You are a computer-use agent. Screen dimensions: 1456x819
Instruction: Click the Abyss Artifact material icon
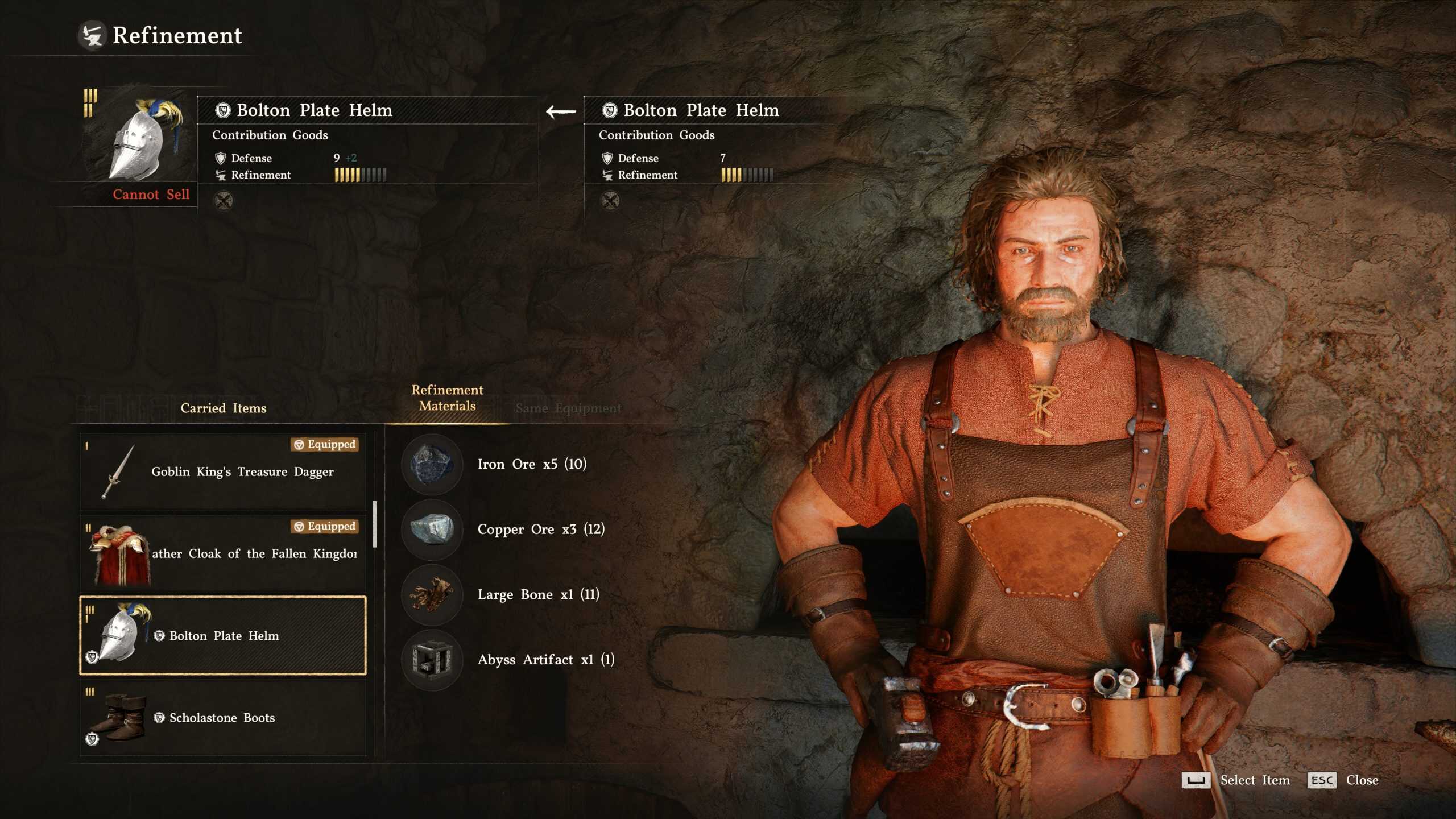(432, 660)
